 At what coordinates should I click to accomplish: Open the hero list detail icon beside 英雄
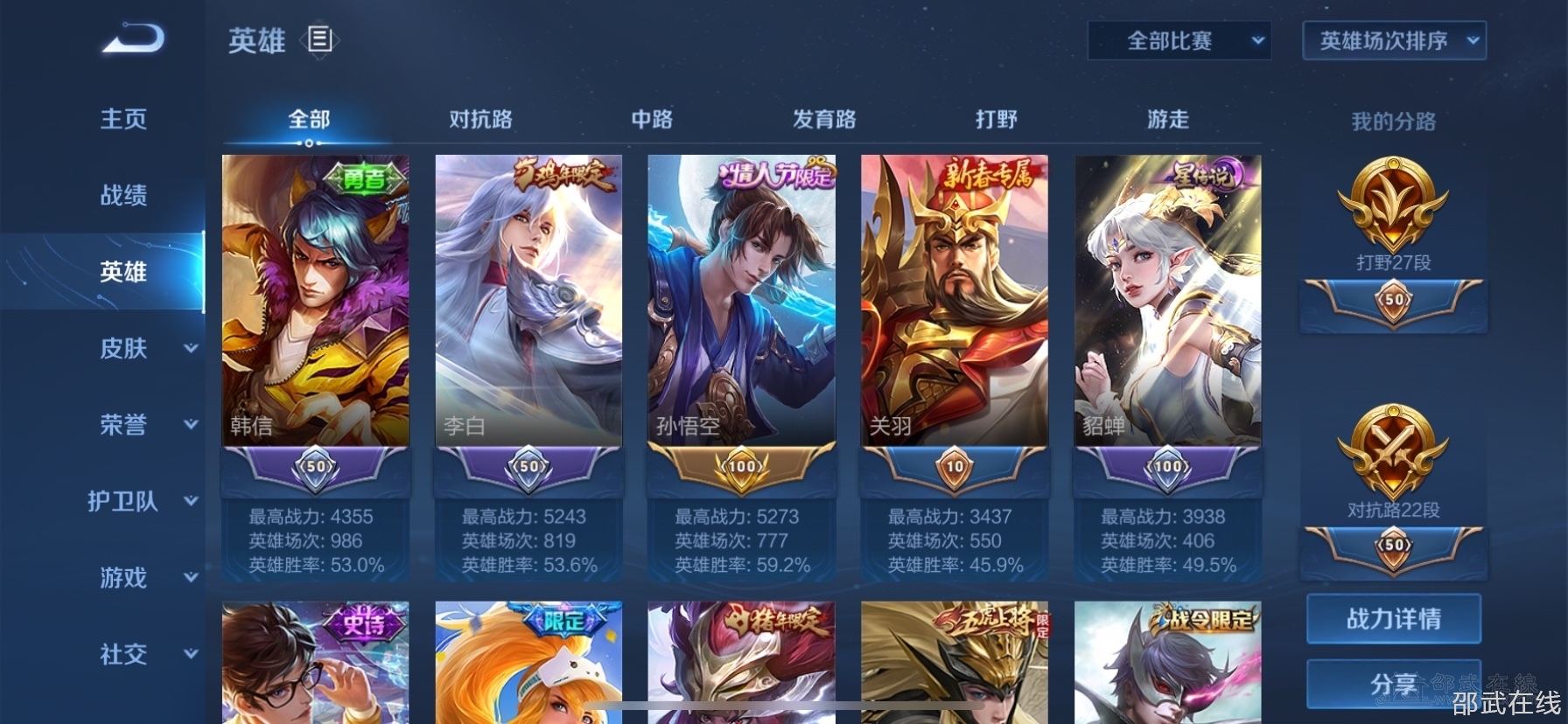[x=320, y=40]
